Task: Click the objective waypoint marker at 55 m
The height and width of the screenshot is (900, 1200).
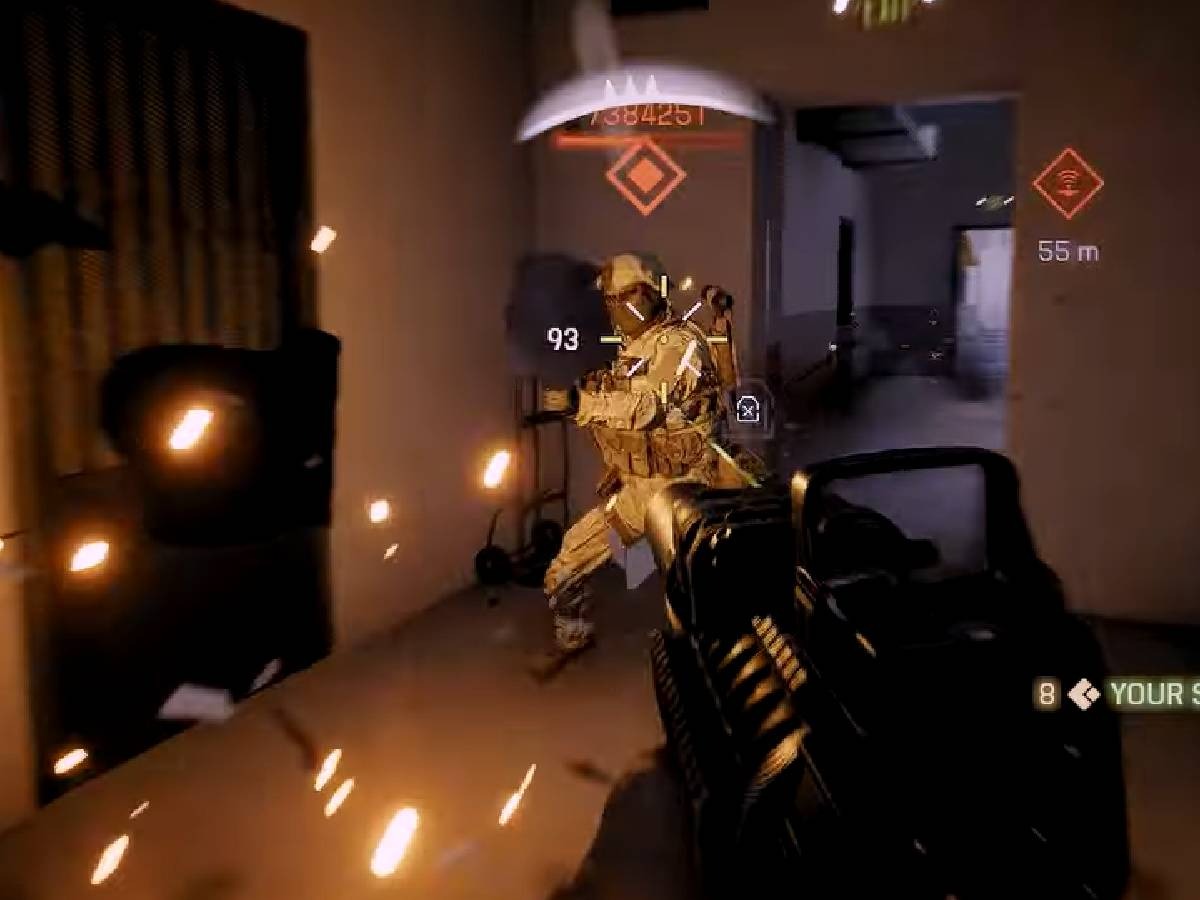Action: point(1067,184)
